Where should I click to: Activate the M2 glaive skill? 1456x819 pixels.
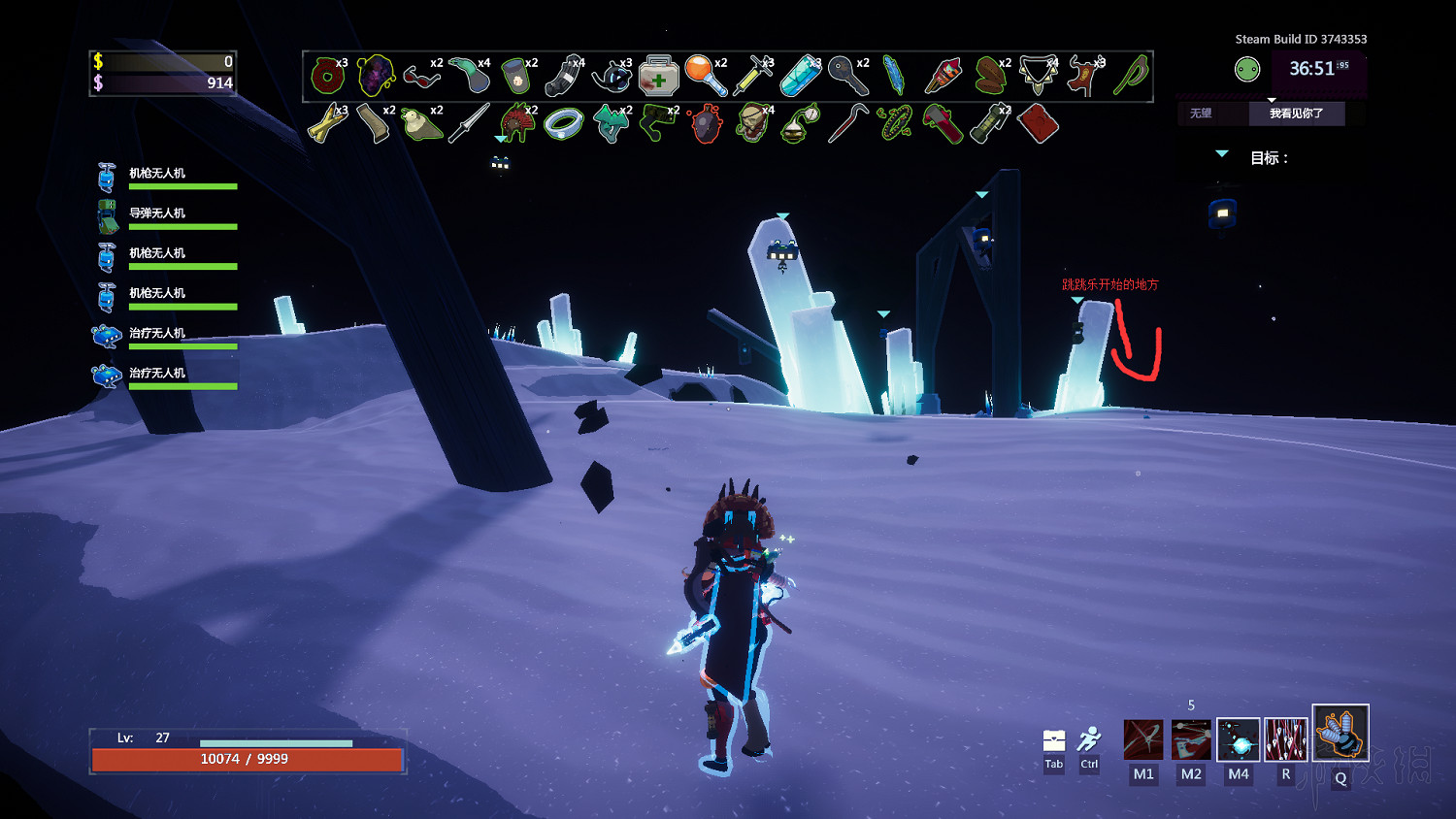(x=1191, y=739)
